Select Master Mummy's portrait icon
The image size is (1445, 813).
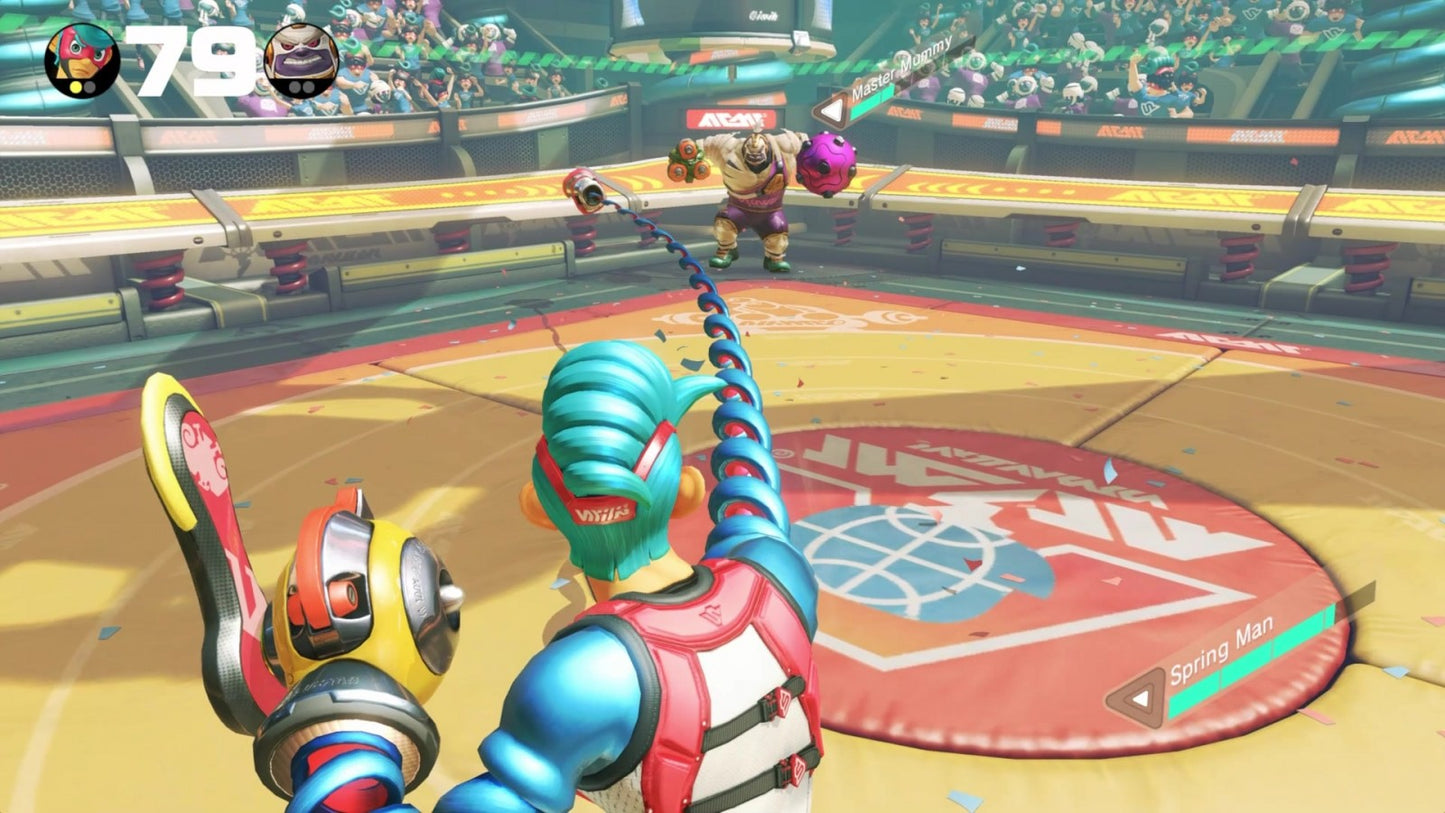301,60
